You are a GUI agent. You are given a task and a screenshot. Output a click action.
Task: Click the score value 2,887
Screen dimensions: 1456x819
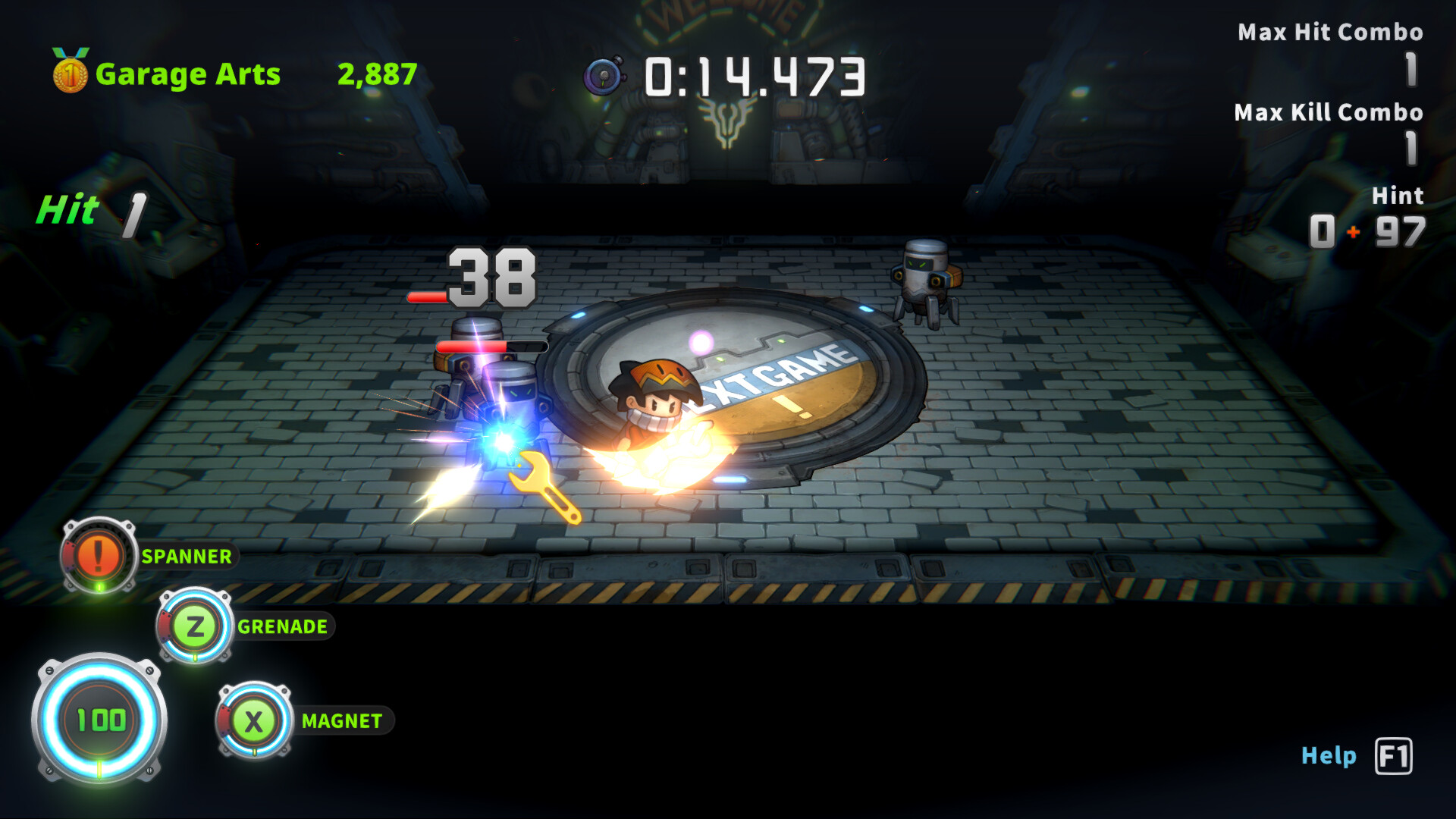click(375, 74)
